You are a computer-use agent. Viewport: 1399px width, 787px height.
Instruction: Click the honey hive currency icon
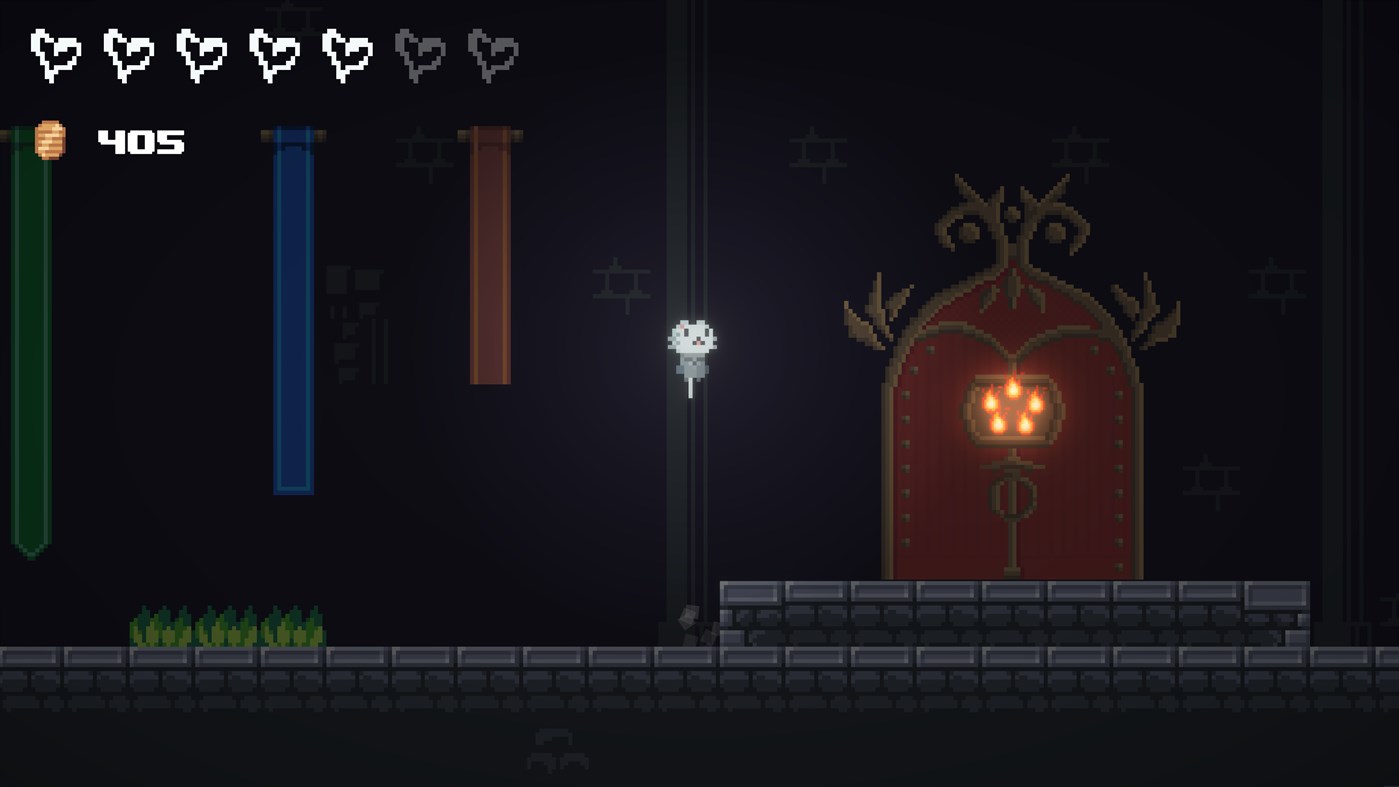[x=48, y=140]
